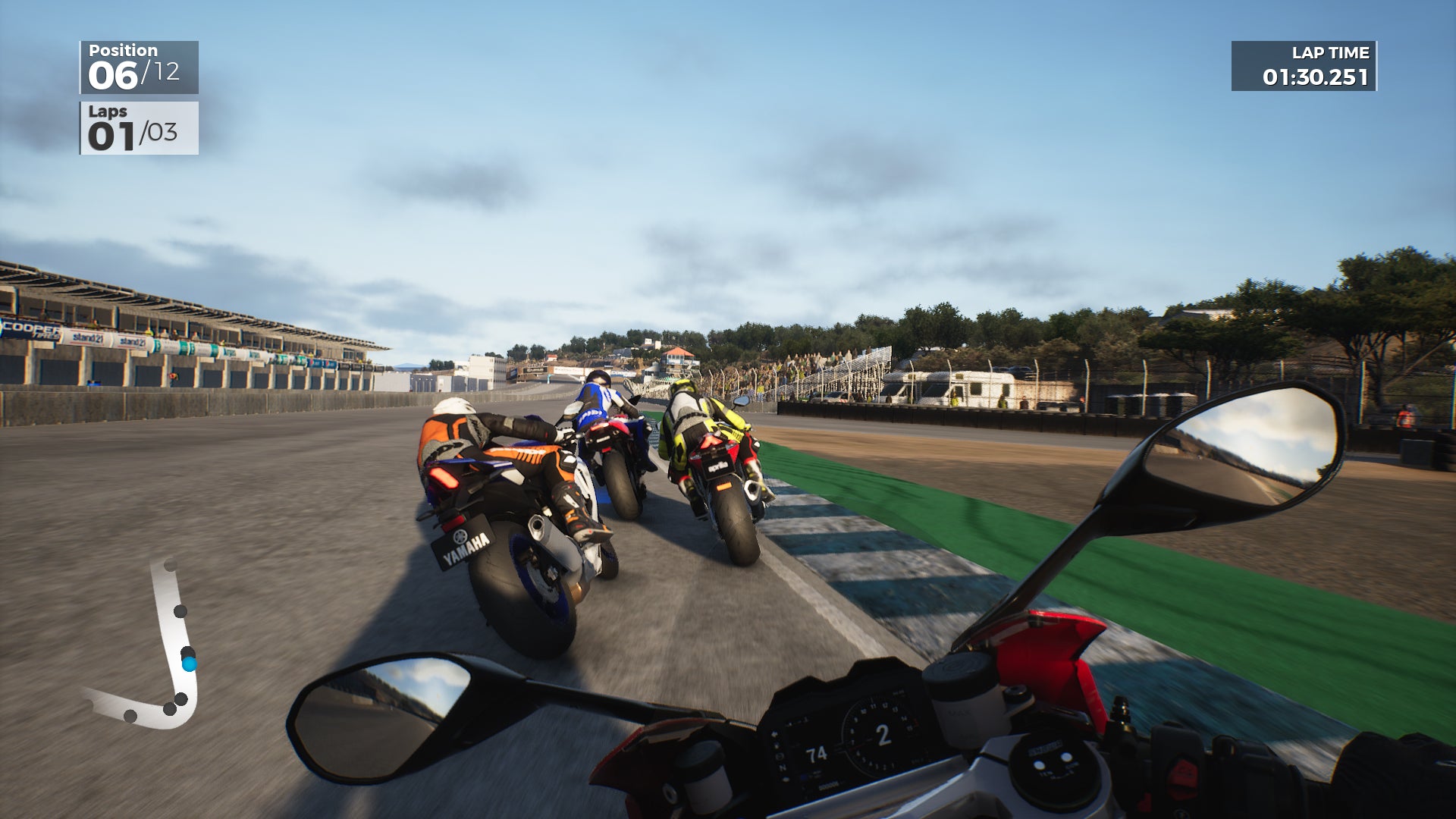Click the tachometer redline mark

point(915,722)
